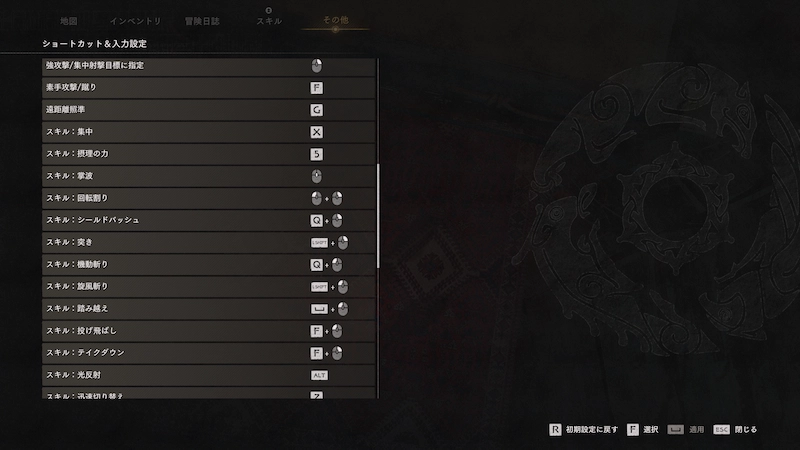Show the スキル tab

(x=267, y=20)
